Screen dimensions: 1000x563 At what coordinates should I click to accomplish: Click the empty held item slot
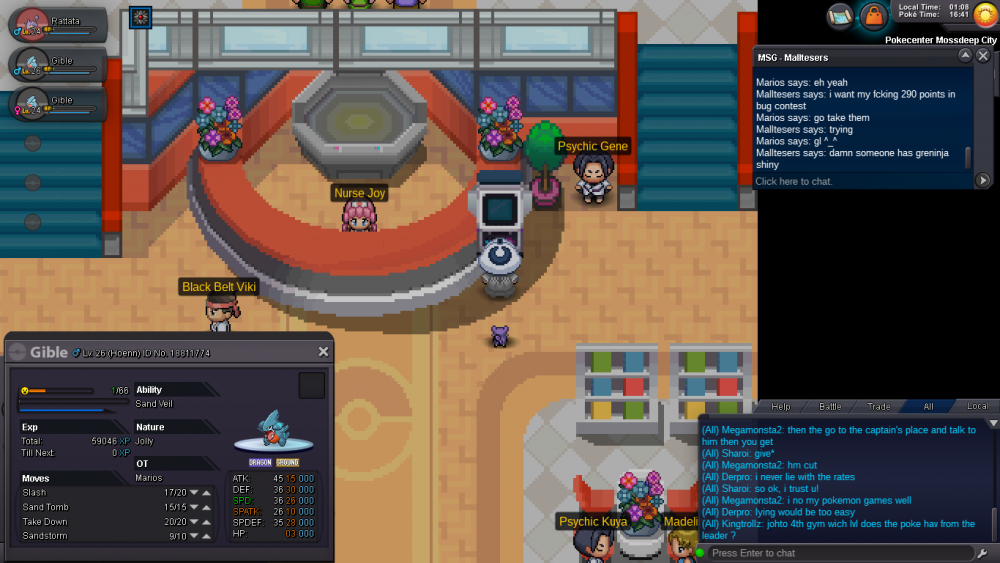coord(312,386)
